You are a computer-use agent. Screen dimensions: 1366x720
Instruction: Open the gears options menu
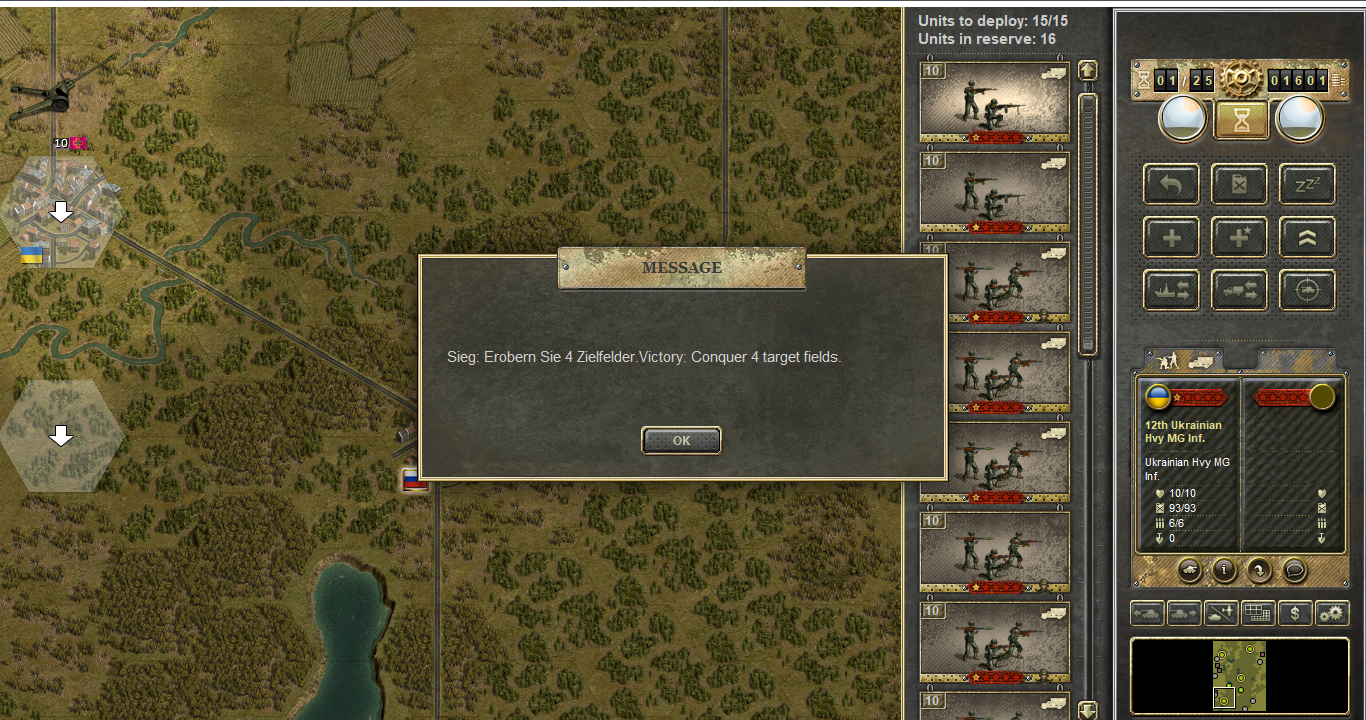point(1331,613)
